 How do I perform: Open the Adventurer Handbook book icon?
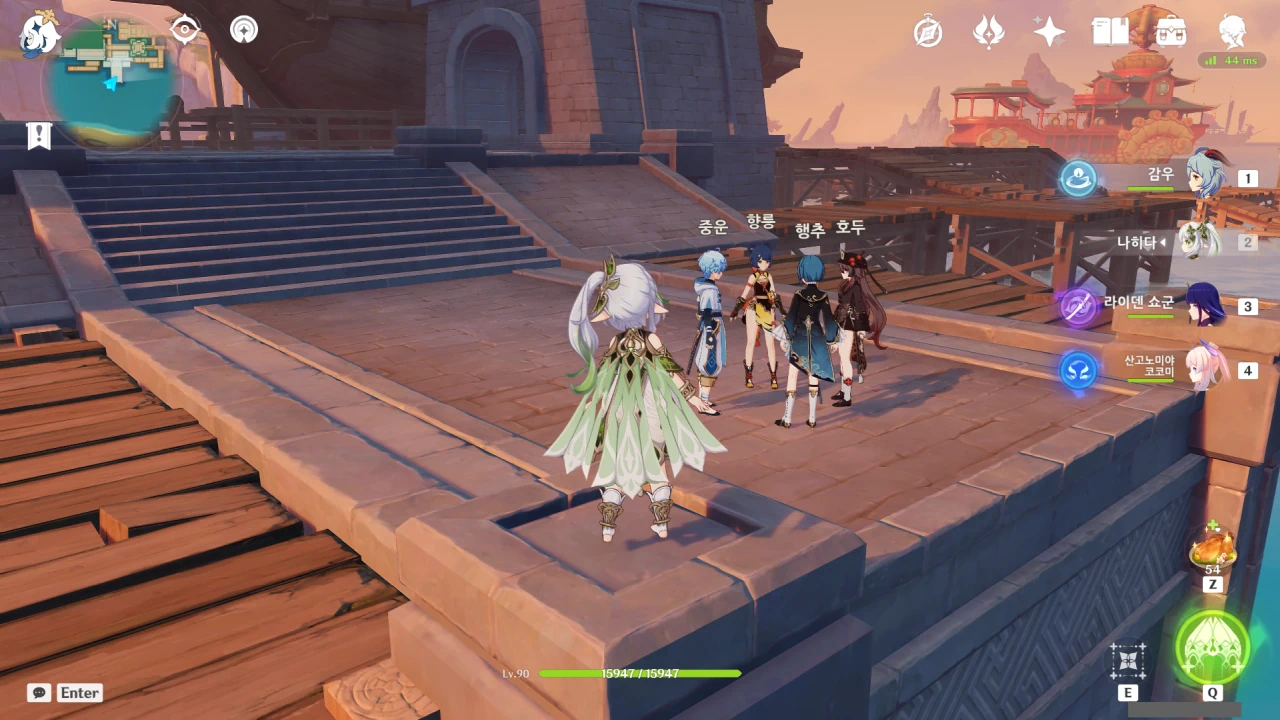1110,32
